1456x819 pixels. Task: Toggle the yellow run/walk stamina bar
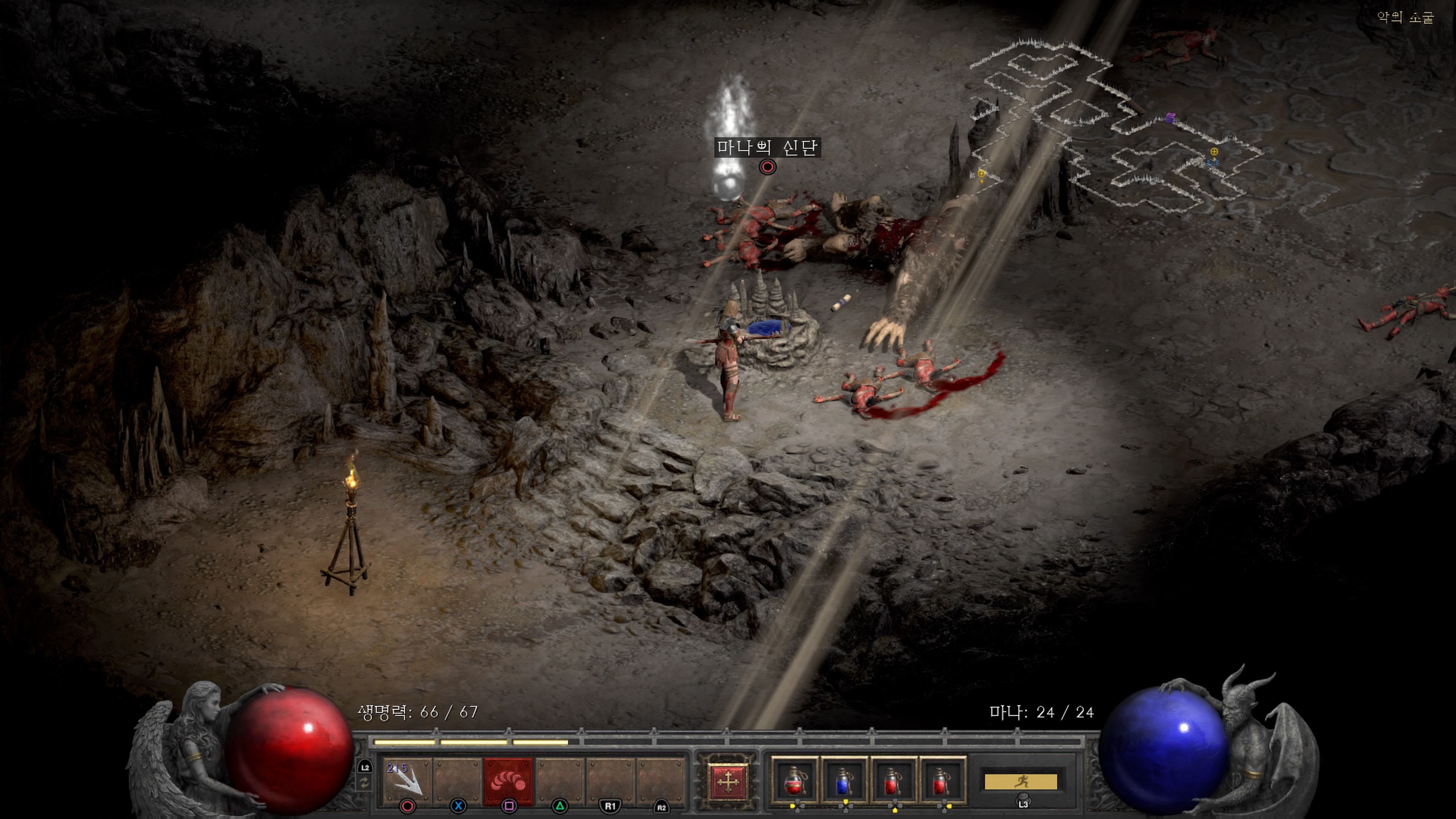tap(1020, 782)
